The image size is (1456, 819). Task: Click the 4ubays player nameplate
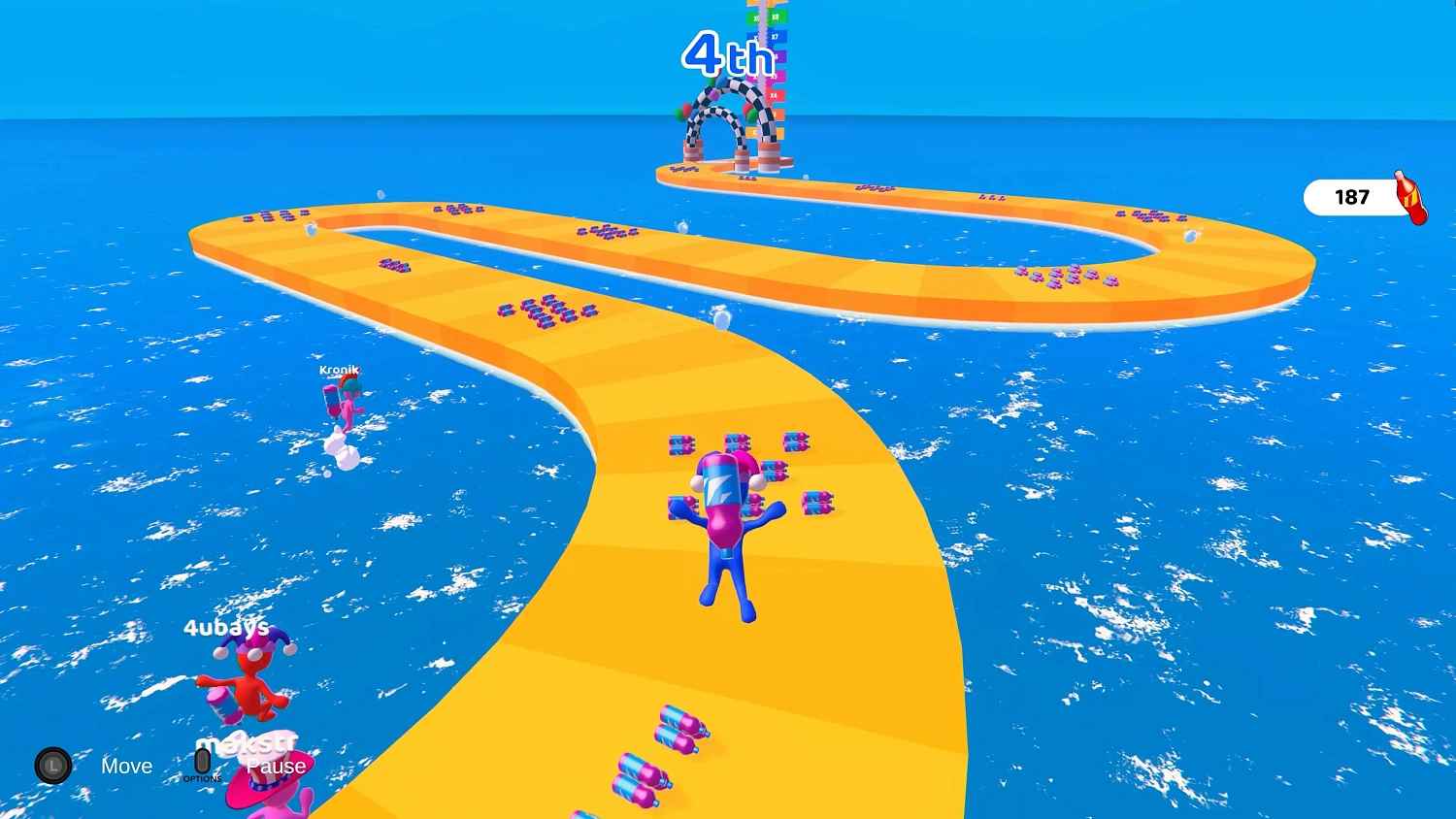pyautogui.click(x=227, y=629)
